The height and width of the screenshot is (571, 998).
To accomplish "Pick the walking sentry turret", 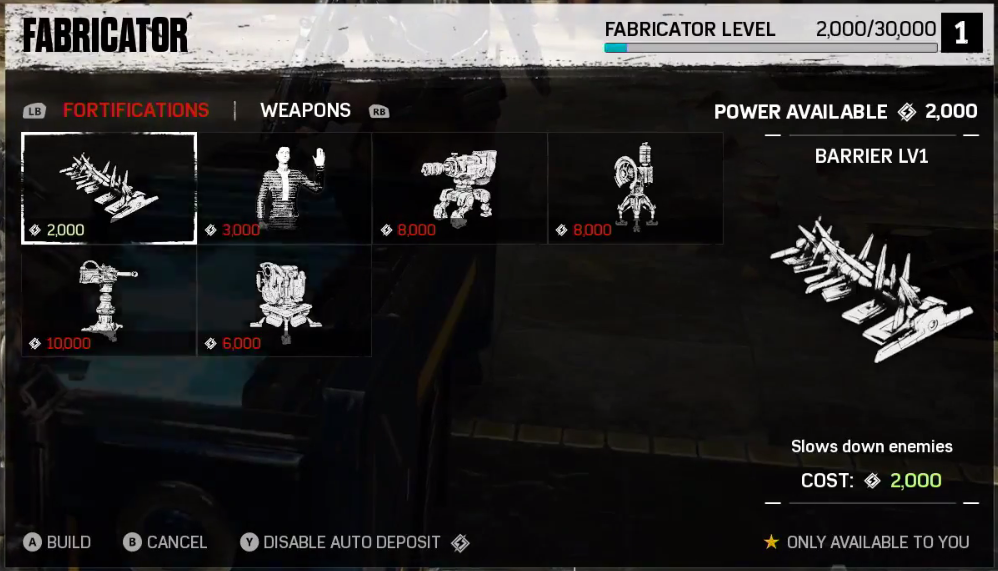I will tap(460, 188).
